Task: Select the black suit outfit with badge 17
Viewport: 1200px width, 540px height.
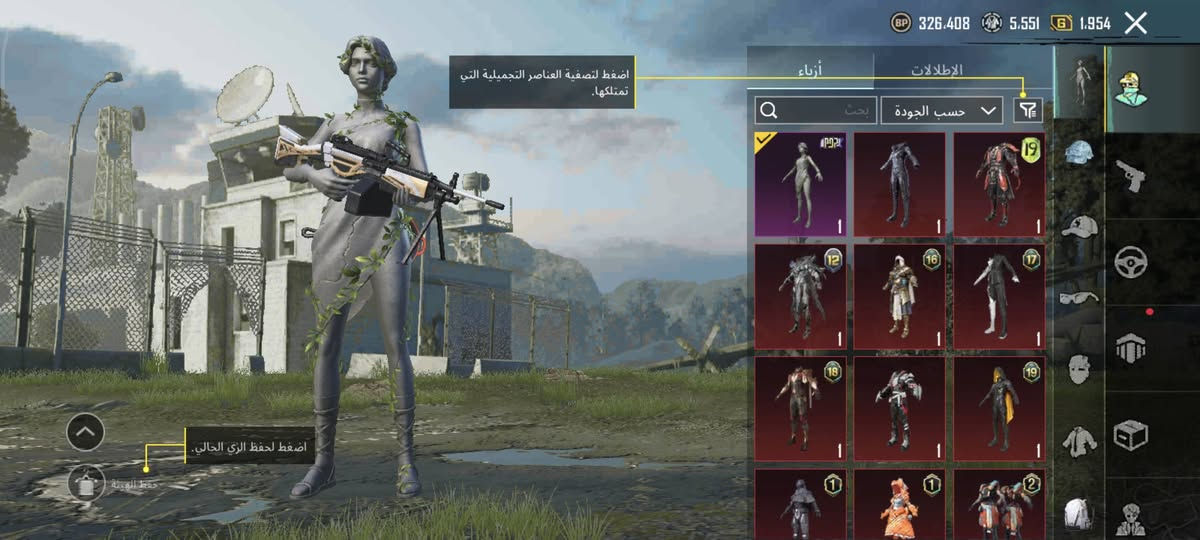Action: pos(999,297)
